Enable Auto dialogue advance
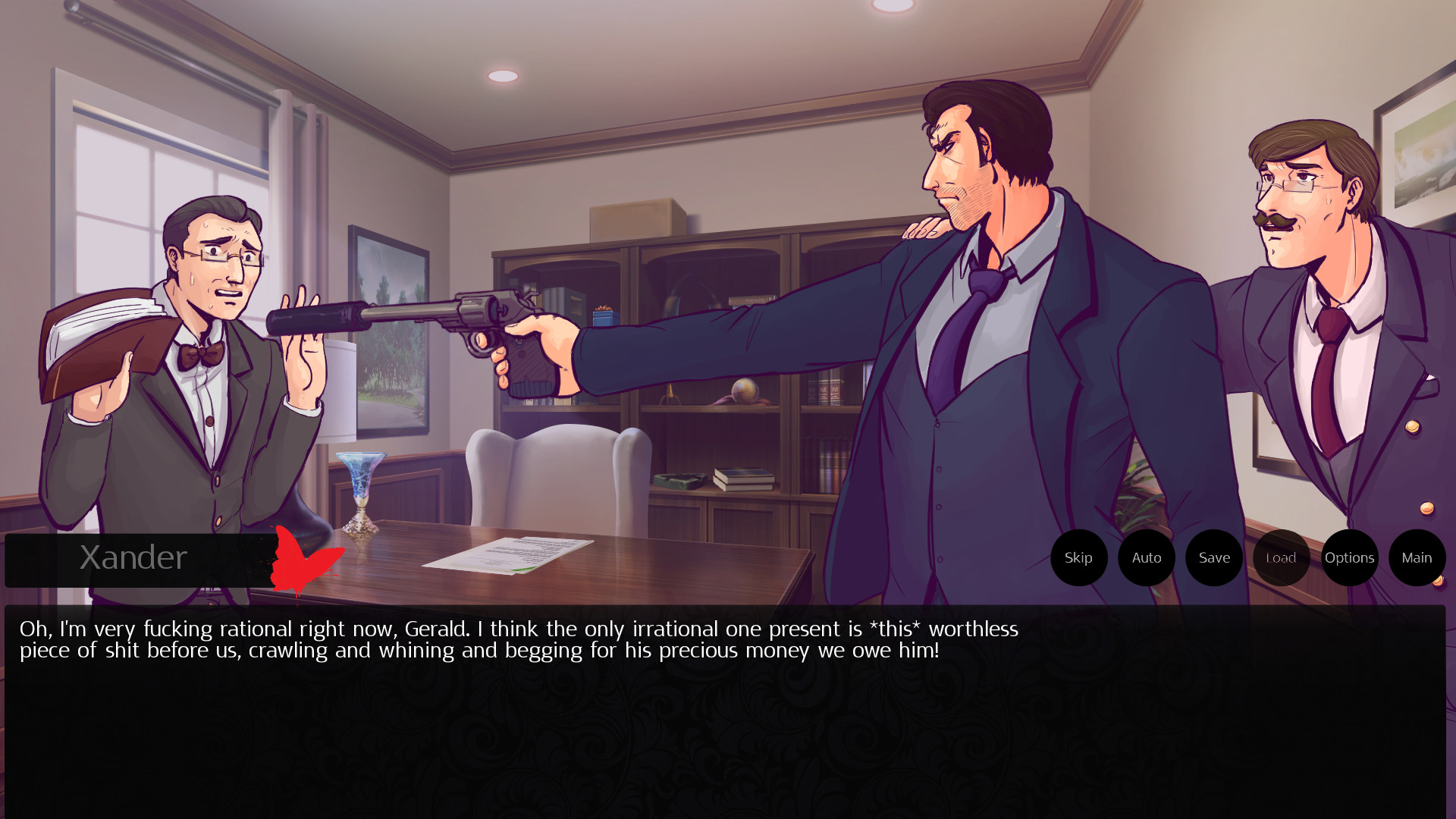The width and height of the screenshot is (1456, 819). 1146,558
